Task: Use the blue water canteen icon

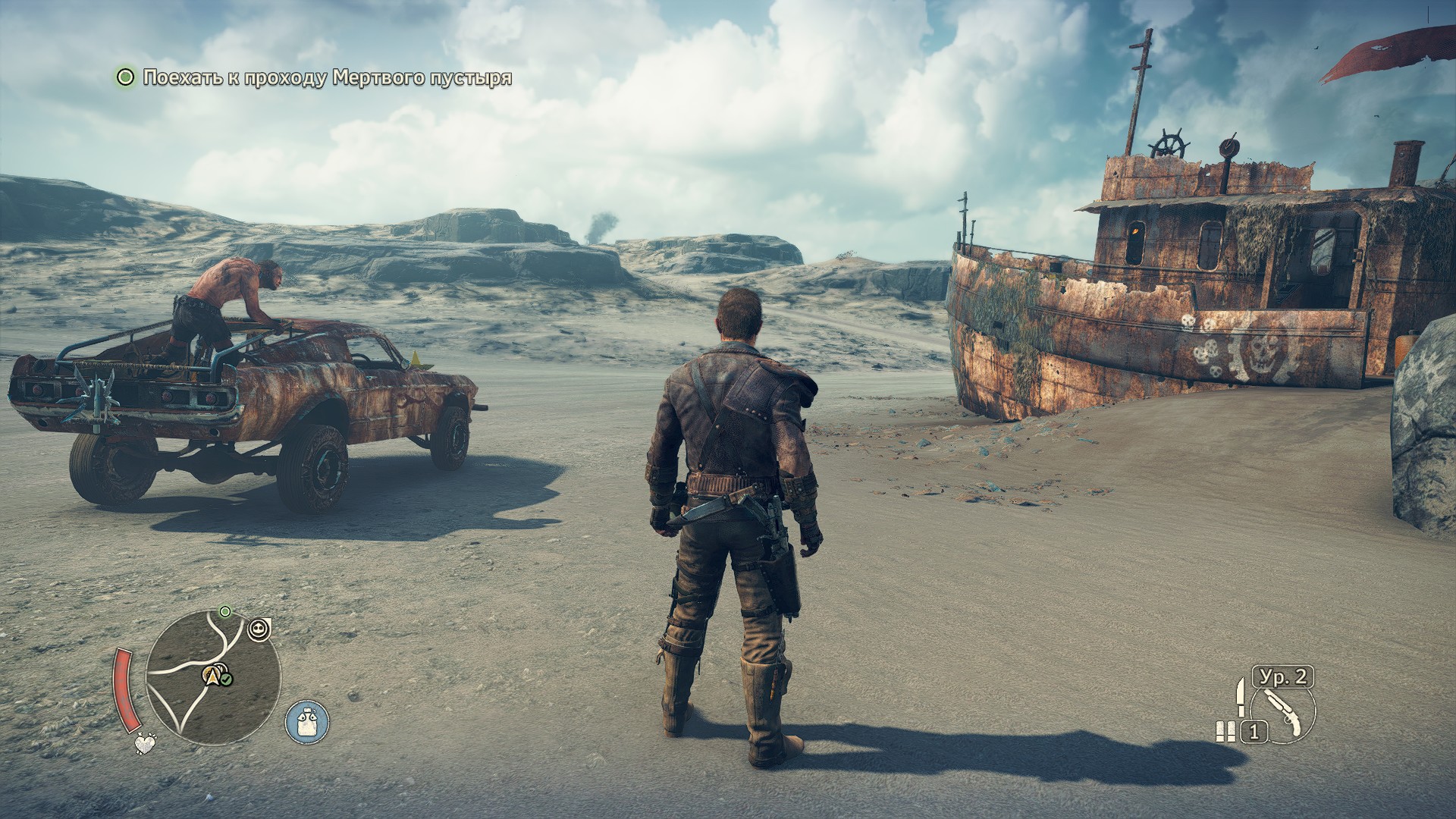Action: click(x=307, y=720)
